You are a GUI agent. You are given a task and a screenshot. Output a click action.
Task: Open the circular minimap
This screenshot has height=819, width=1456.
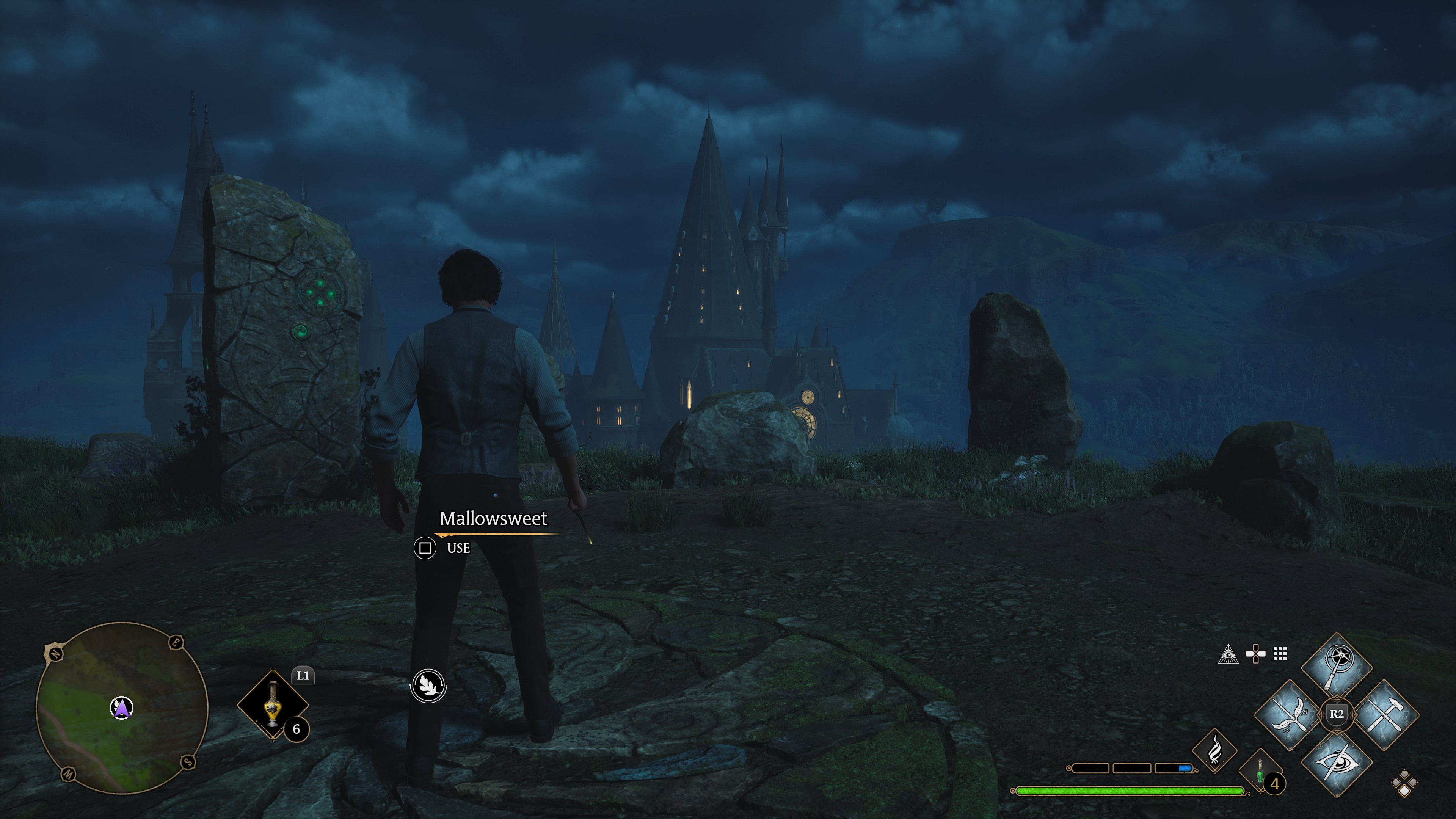click(121, 708)
